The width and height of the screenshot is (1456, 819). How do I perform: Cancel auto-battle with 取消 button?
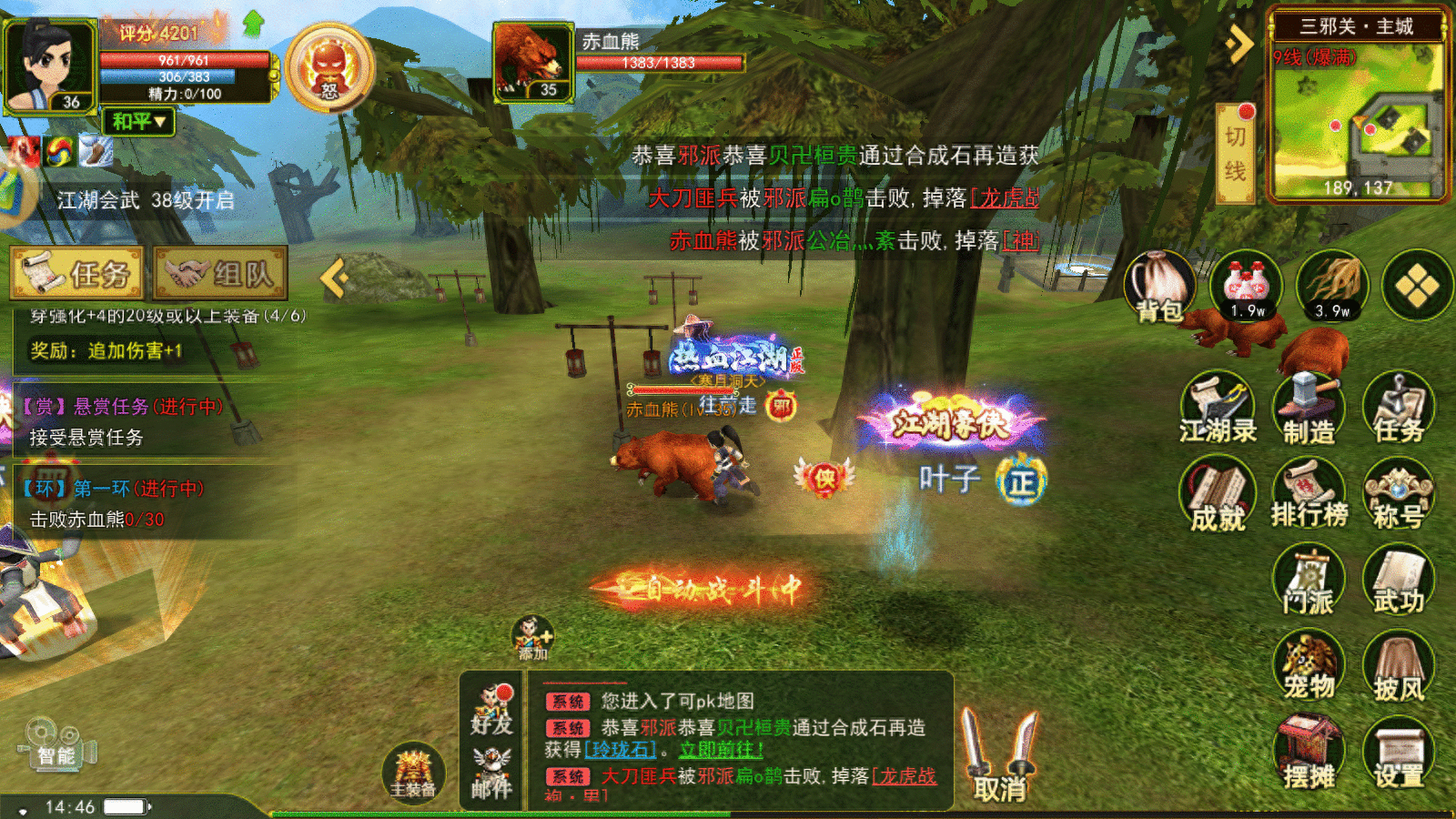coord(1000,757)
